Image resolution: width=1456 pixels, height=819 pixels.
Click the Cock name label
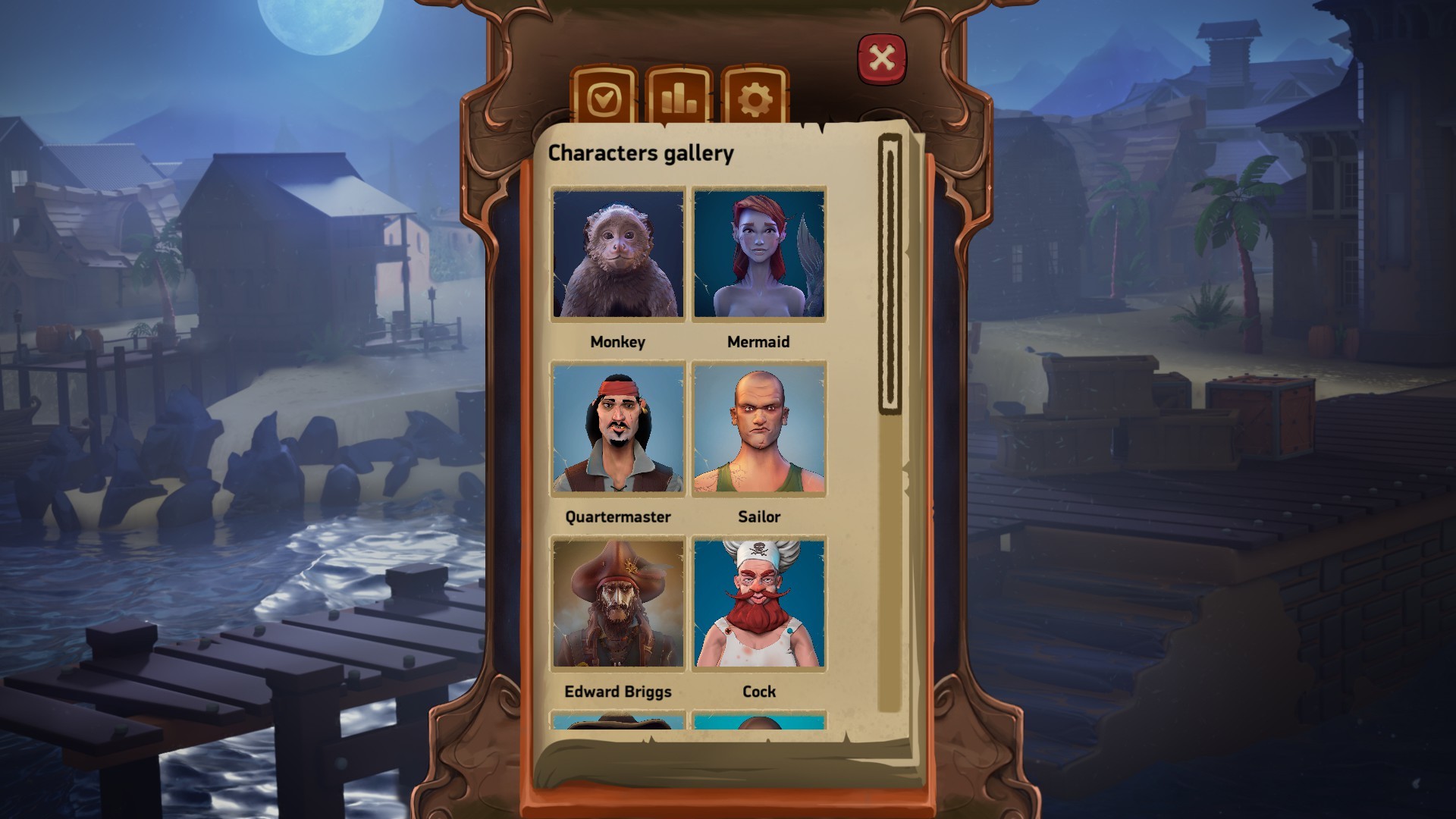point(758,691)
